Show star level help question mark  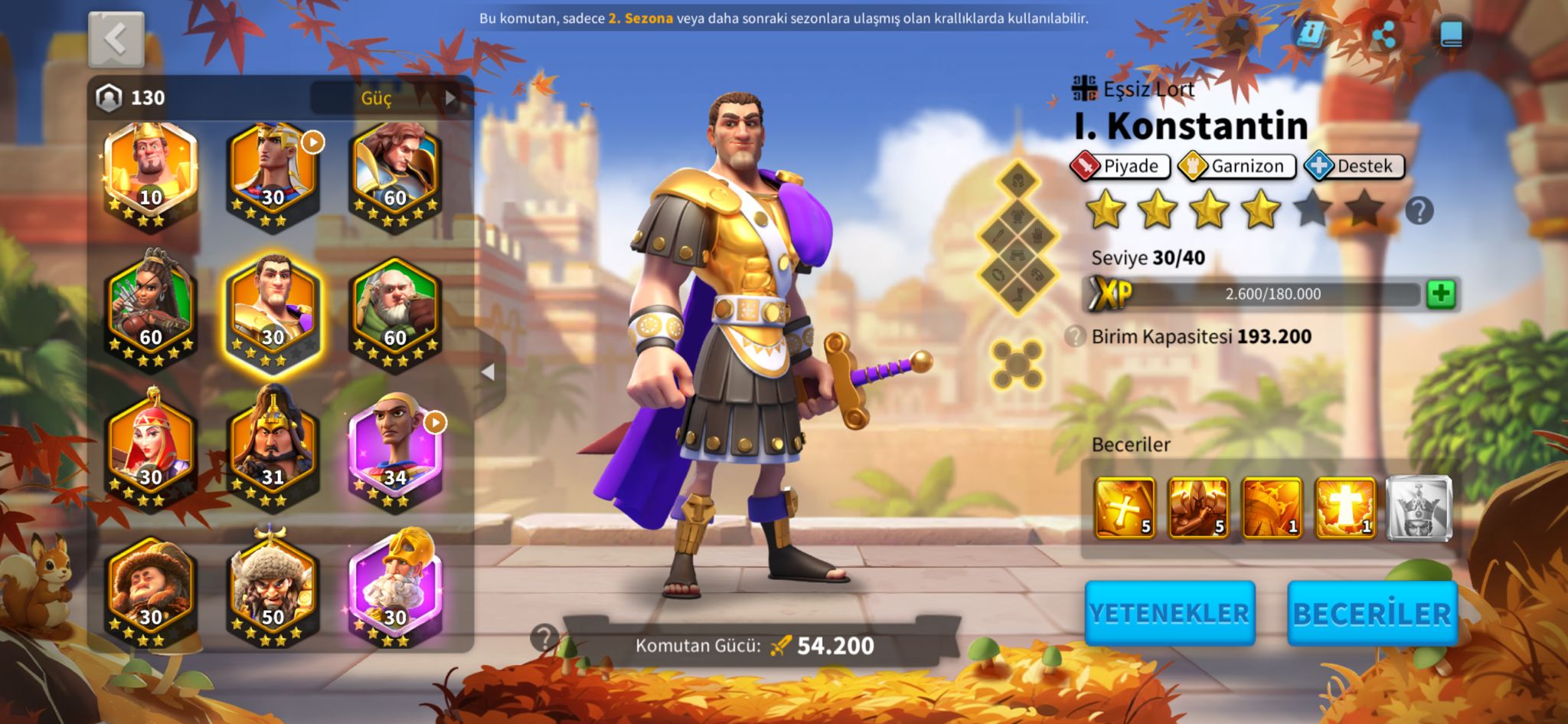pyautogui.click(x=1419, y=211)
